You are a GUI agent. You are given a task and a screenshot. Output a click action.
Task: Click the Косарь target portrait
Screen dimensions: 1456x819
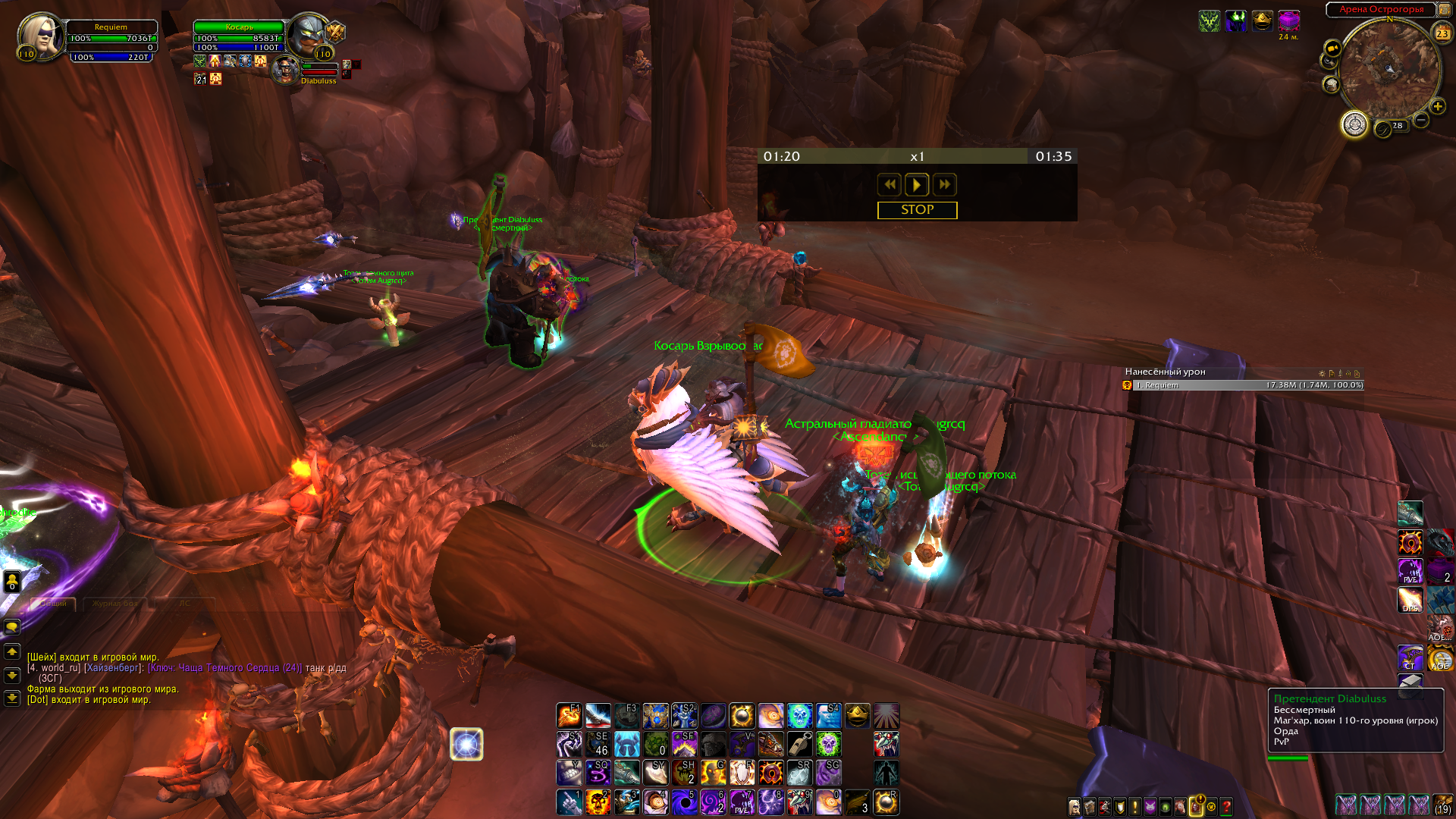309,35
